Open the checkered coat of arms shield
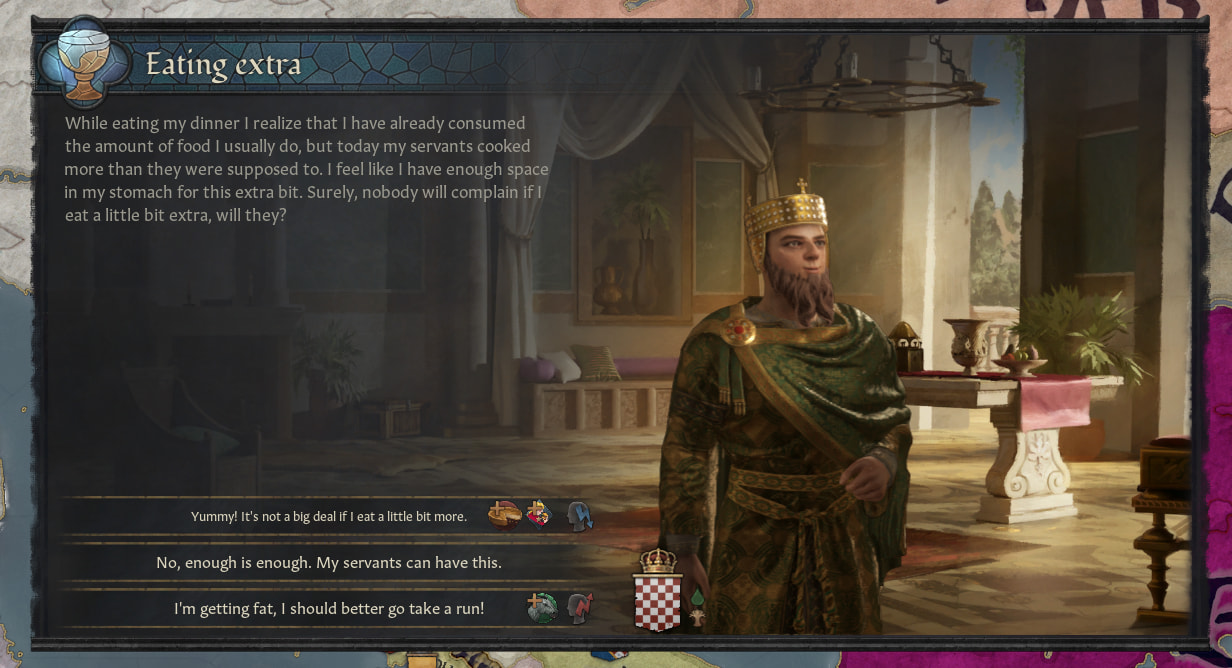The height and width of the screenshot is (668, 1232). pyautogui.click(x=657, y=600)
